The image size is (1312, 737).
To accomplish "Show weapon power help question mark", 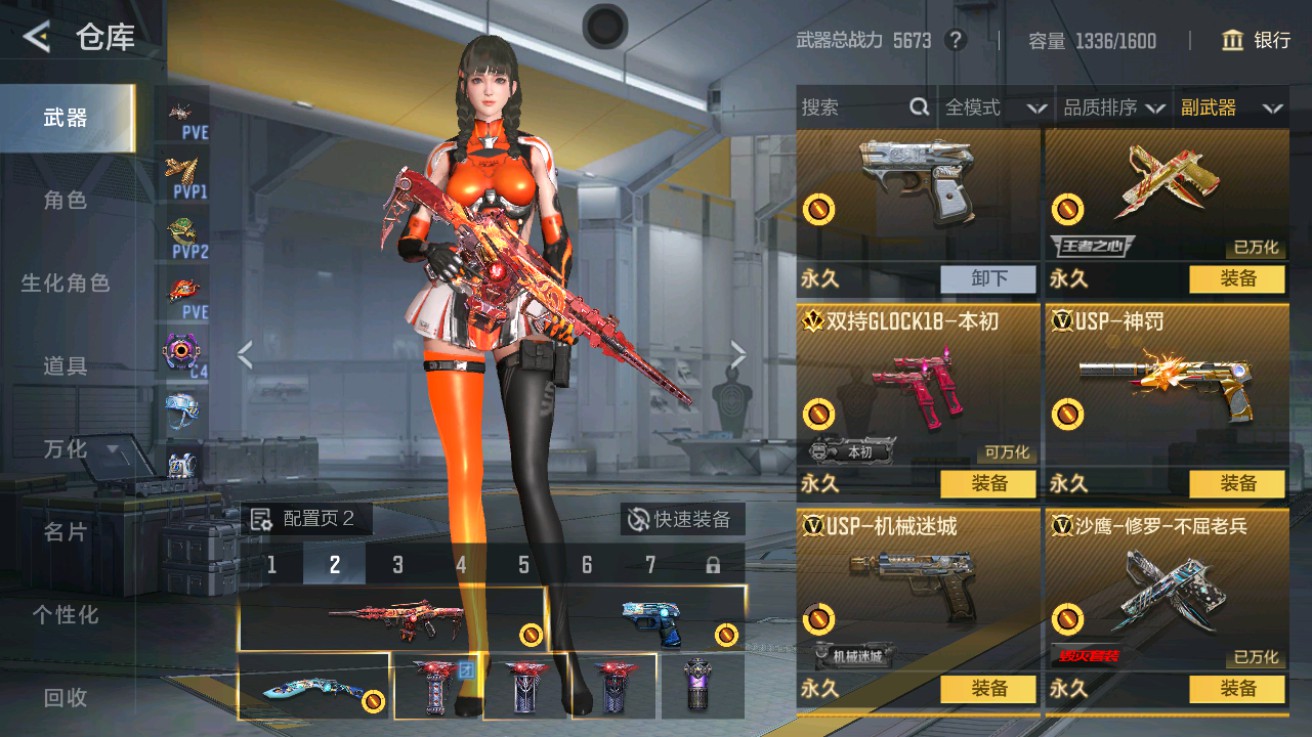I will pyautogui.click(x=956, y=41).
